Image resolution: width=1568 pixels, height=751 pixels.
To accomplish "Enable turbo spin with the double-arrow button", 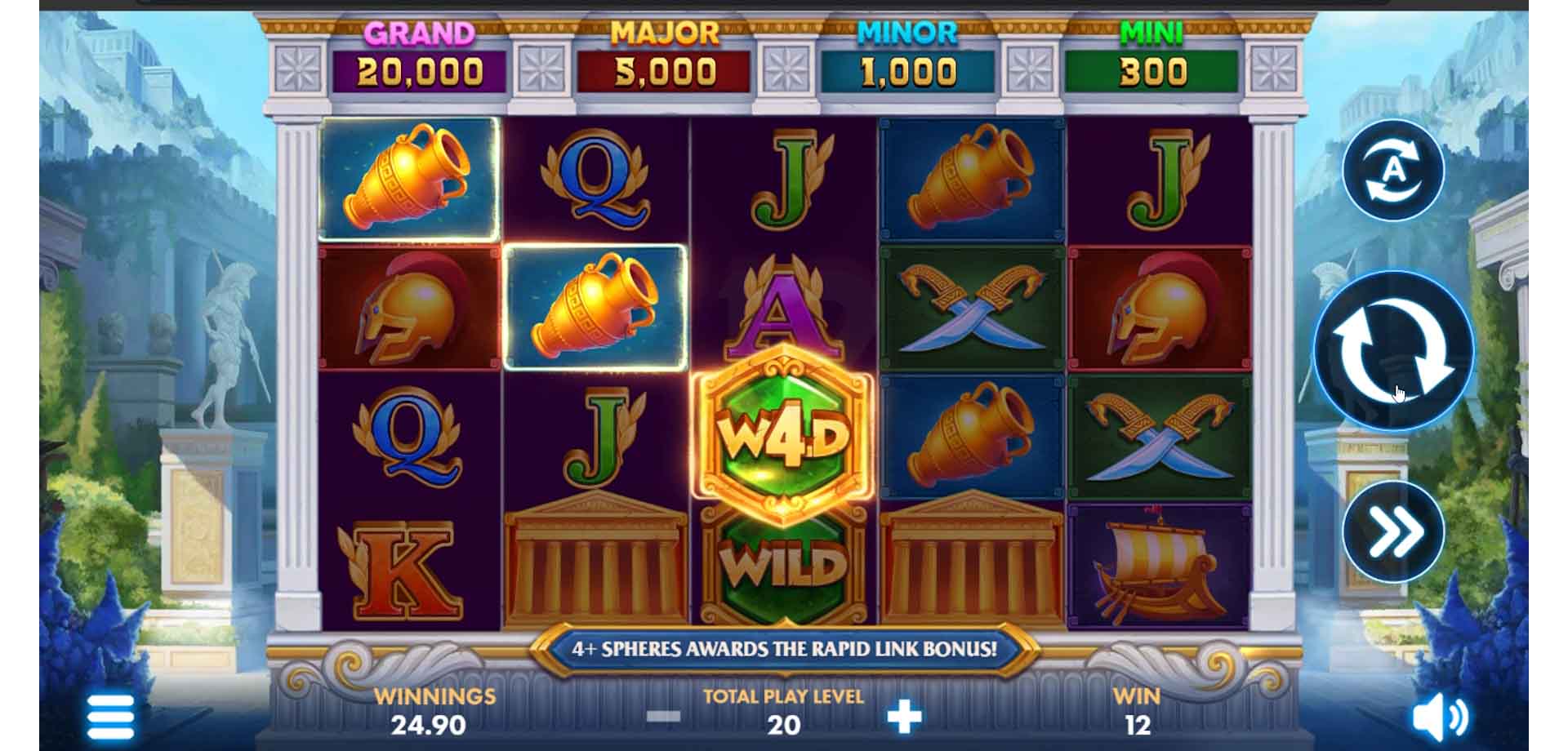I will tap(1393, 532).
